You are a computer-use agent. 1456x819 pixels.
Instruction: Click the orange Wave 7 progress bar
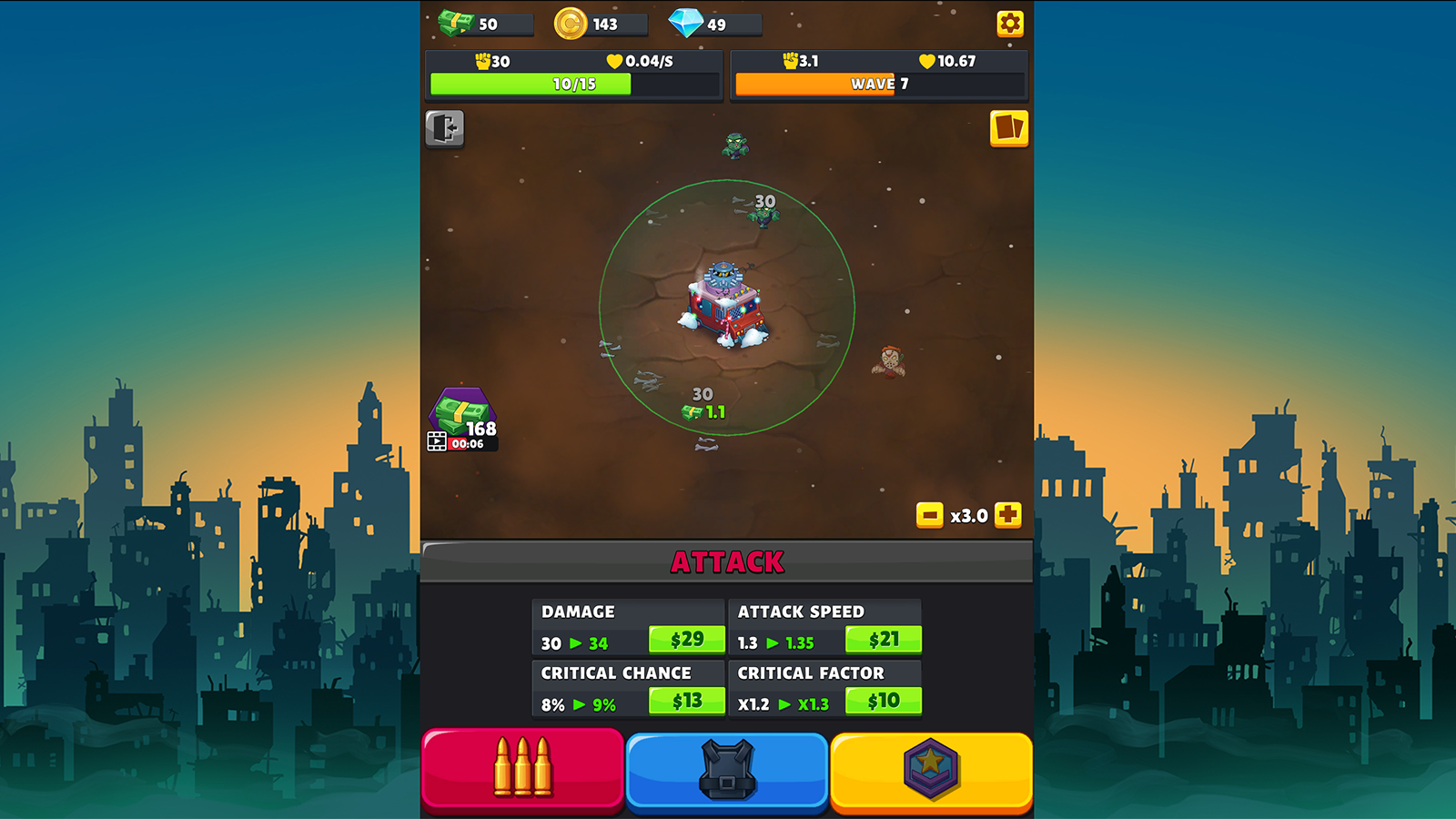[877, 85]
